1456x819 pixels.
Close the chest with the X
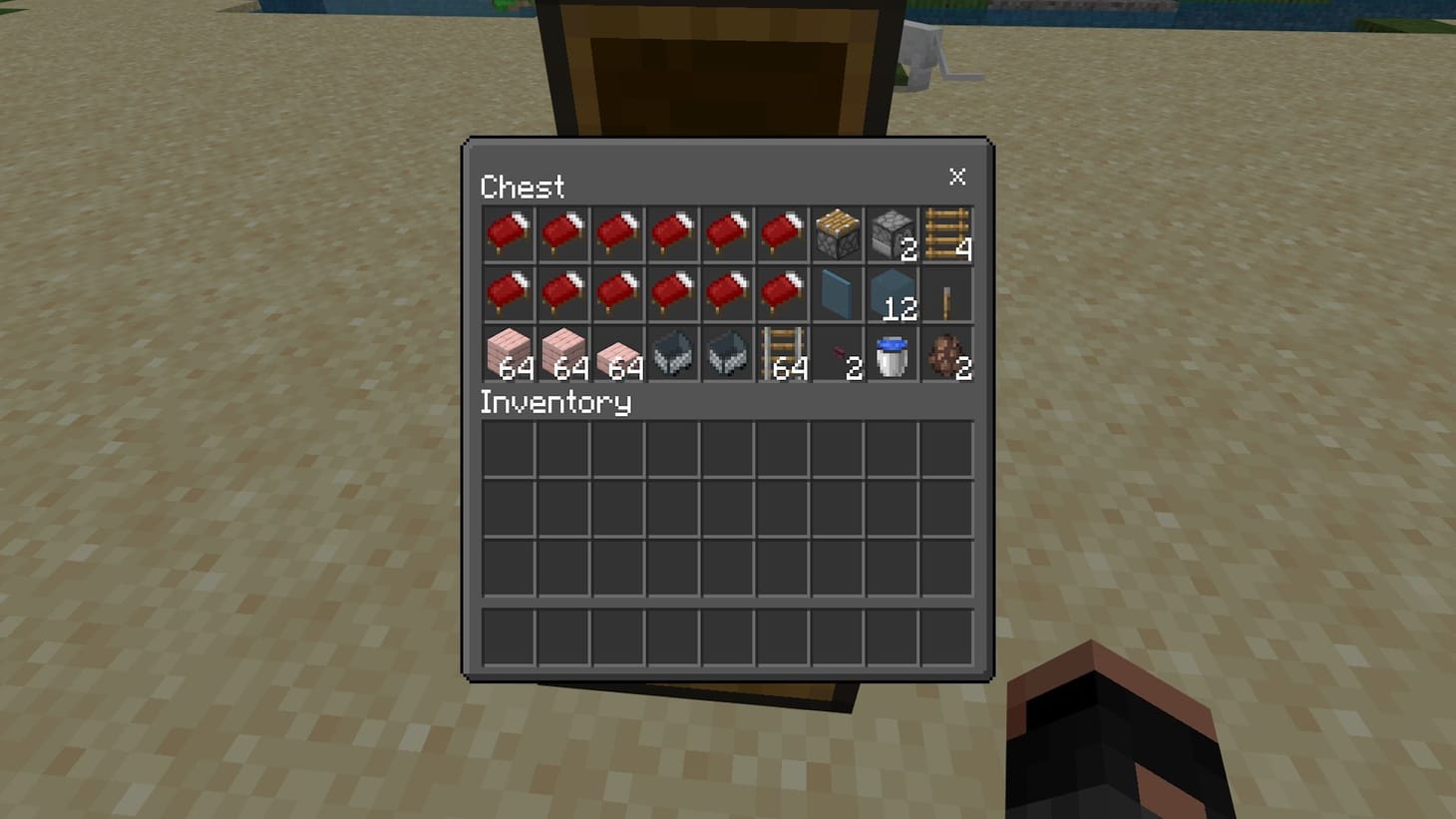956,178
